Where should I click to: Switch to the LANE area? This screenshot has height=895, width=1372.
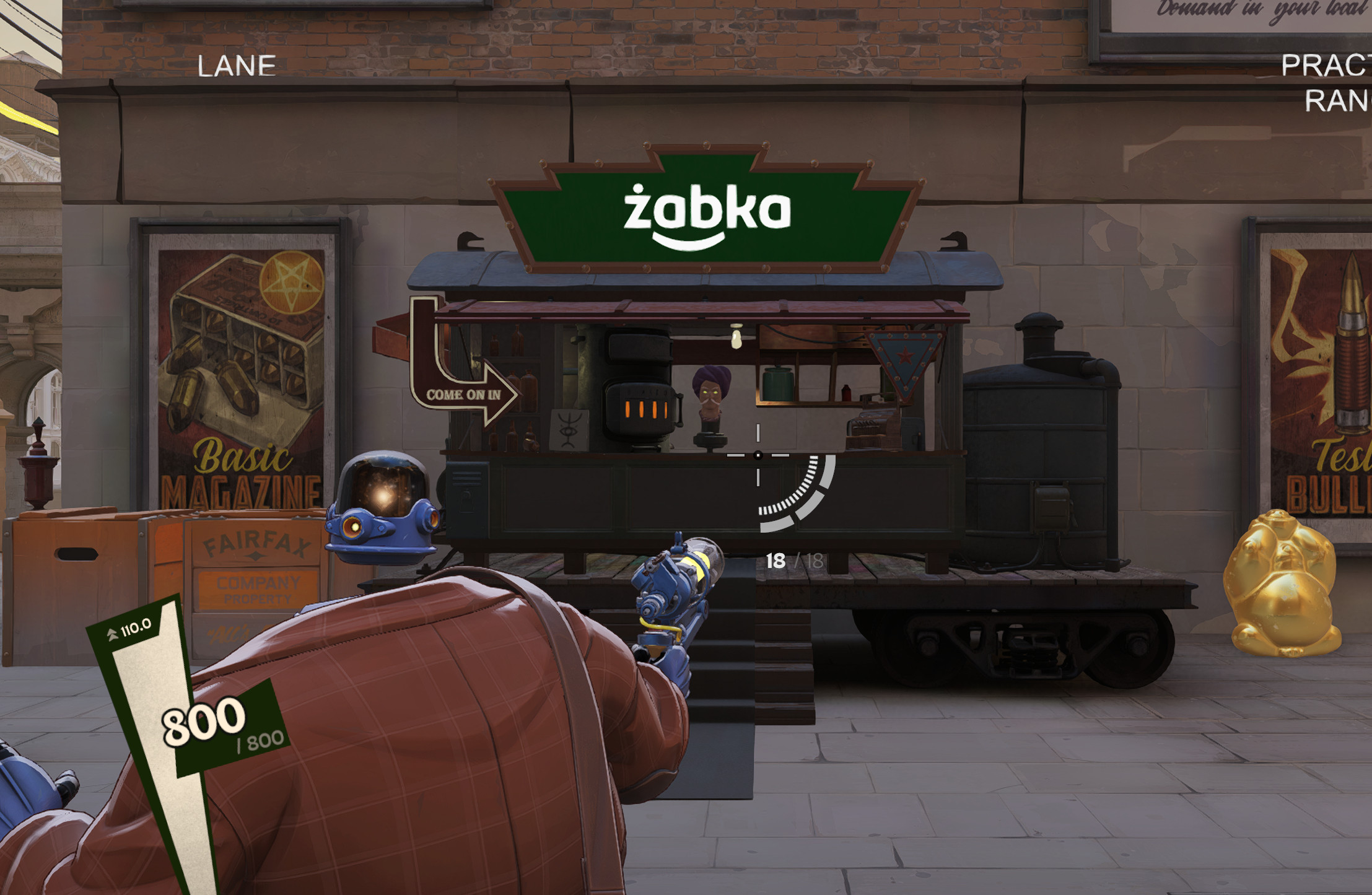pos(237,65)
